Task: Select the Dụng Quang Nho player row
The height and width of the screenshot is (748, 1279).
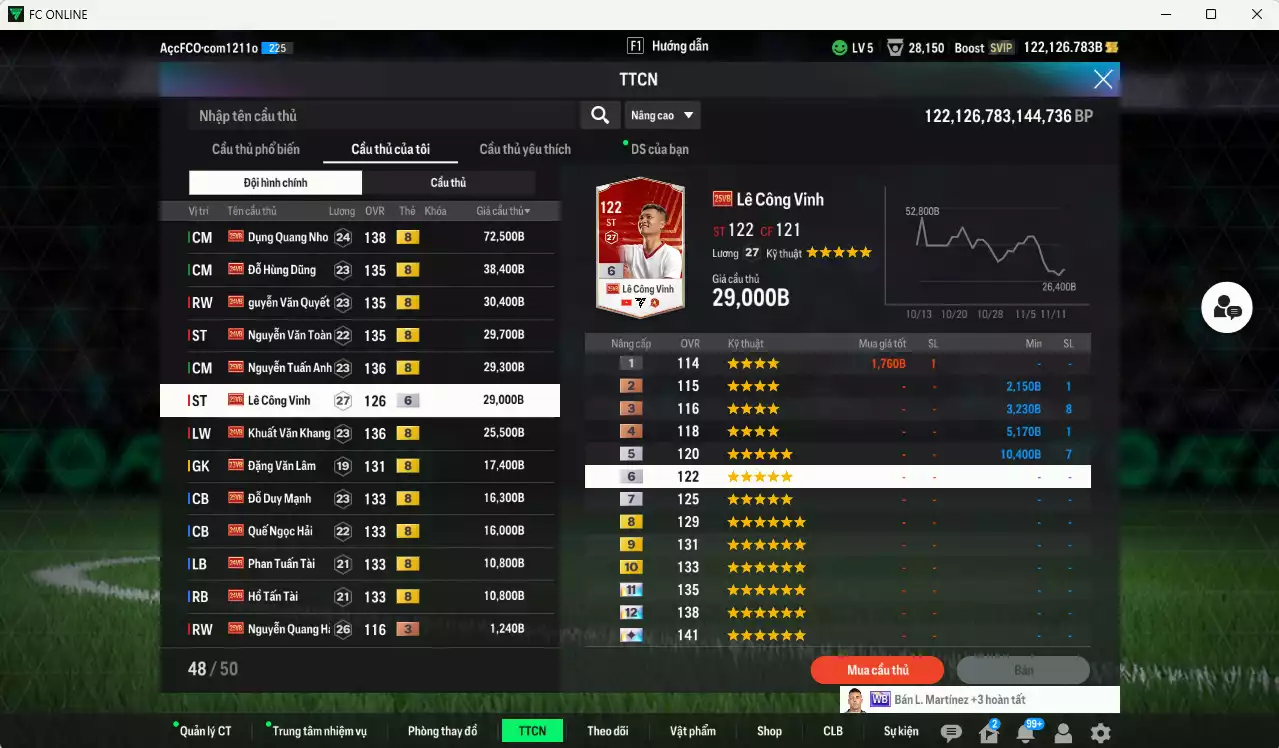Action: [x=360, y=237]
